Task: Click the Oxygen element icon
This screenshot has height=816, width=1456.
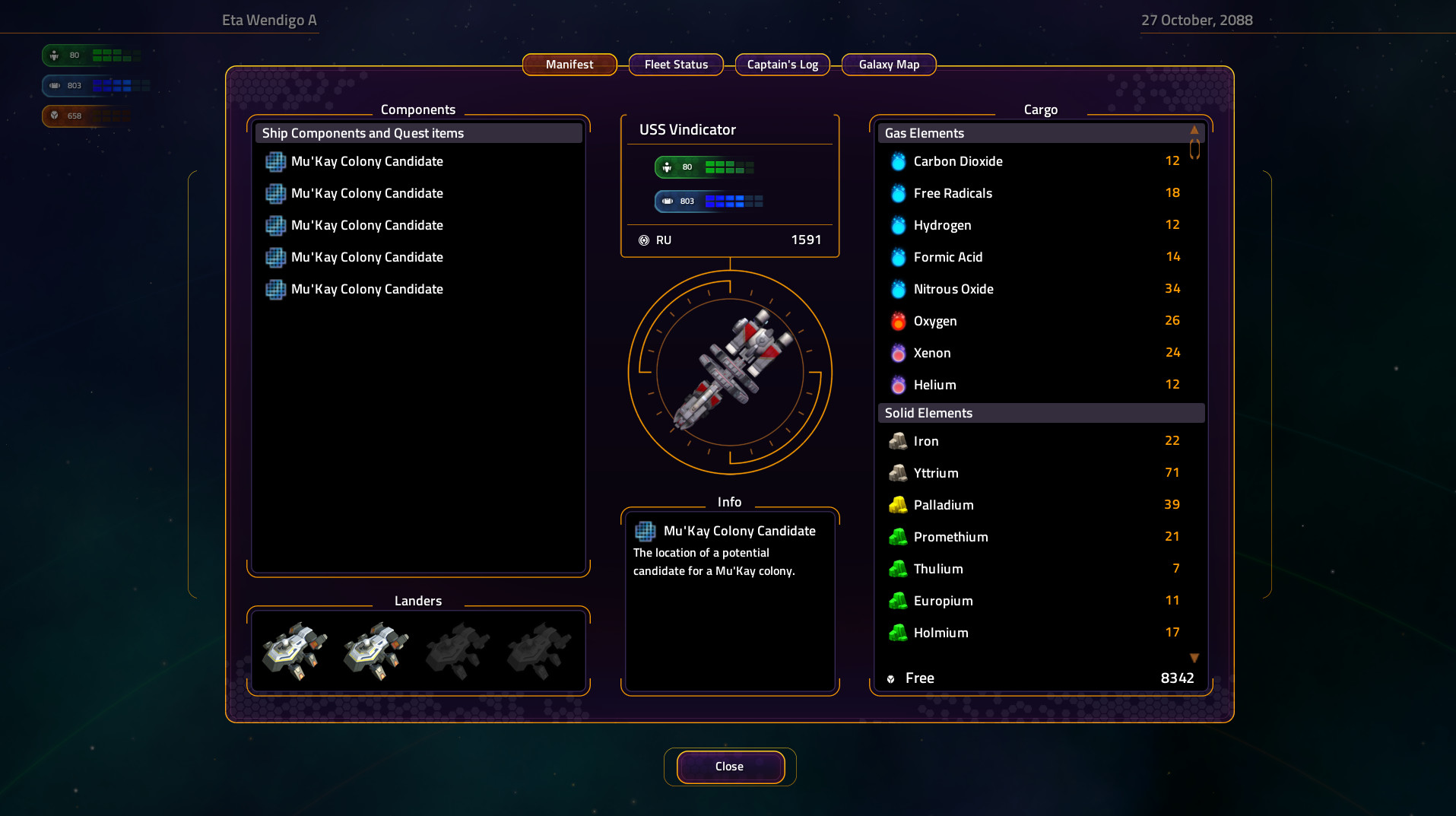Action: point(898,321)
